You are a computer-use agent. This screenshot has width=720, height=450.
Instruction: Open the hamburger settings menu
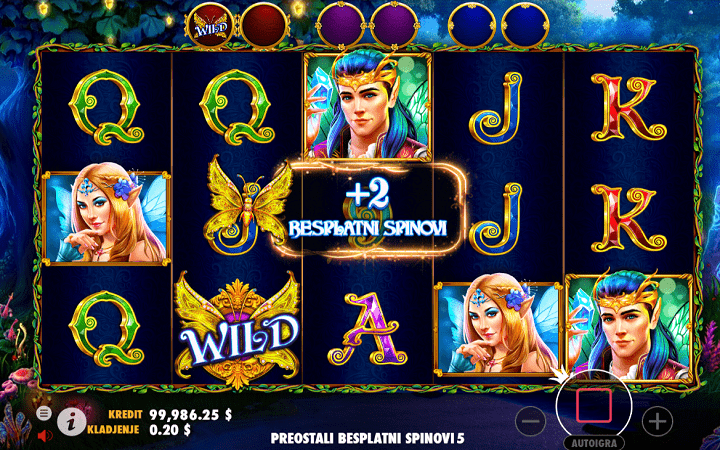[45, 412]
